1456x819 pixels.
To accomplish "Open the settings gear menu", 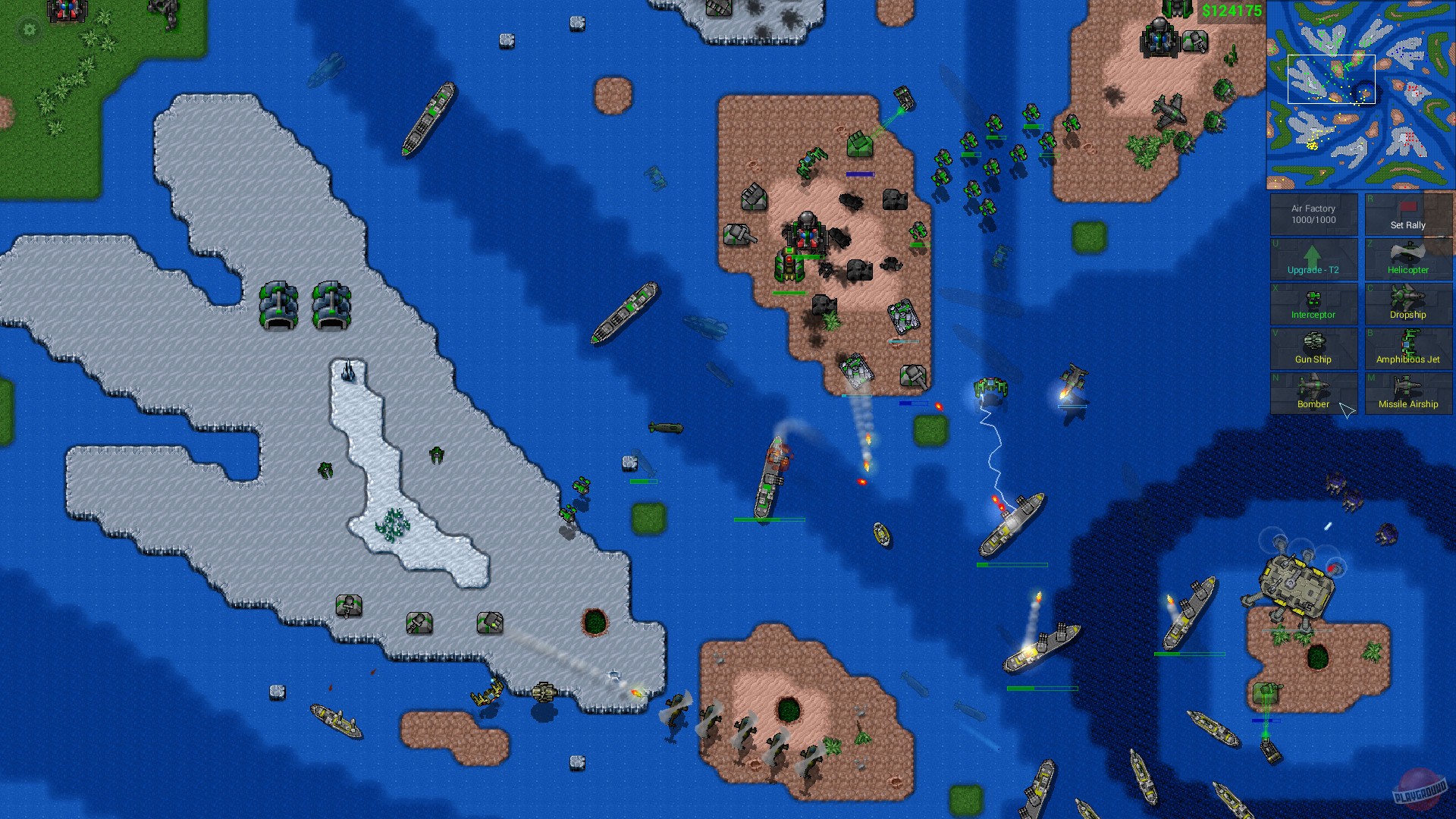I will pos(28,29).
